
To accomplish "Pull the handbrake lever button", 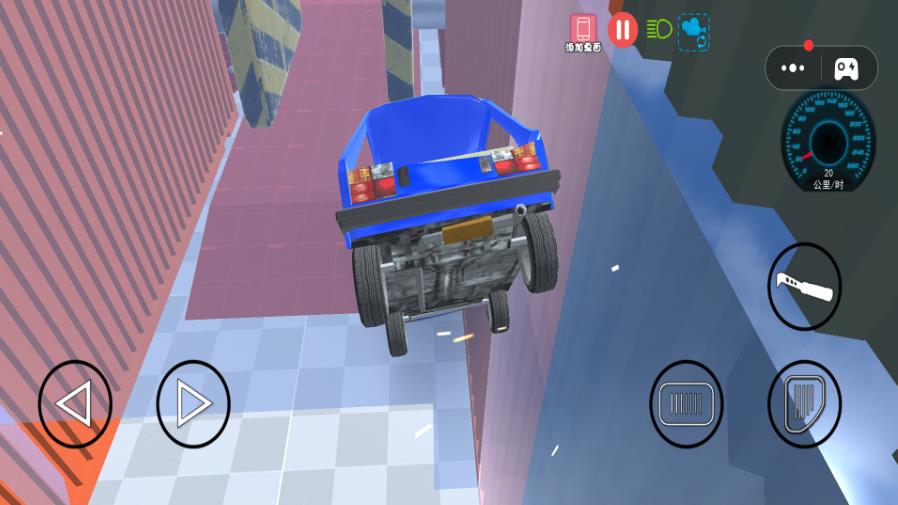I will click(x=804, y=287).
